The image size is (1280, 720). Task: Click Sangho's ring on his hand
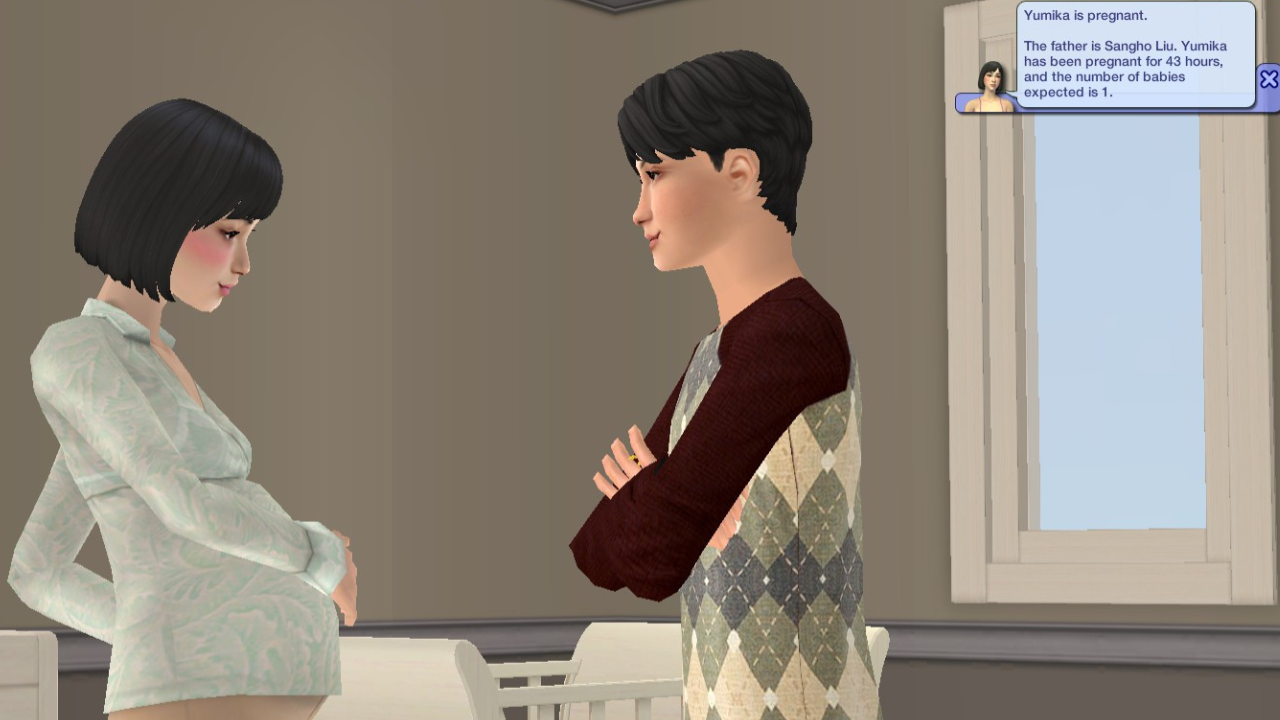pyautogui.click(x=634, y=458)
